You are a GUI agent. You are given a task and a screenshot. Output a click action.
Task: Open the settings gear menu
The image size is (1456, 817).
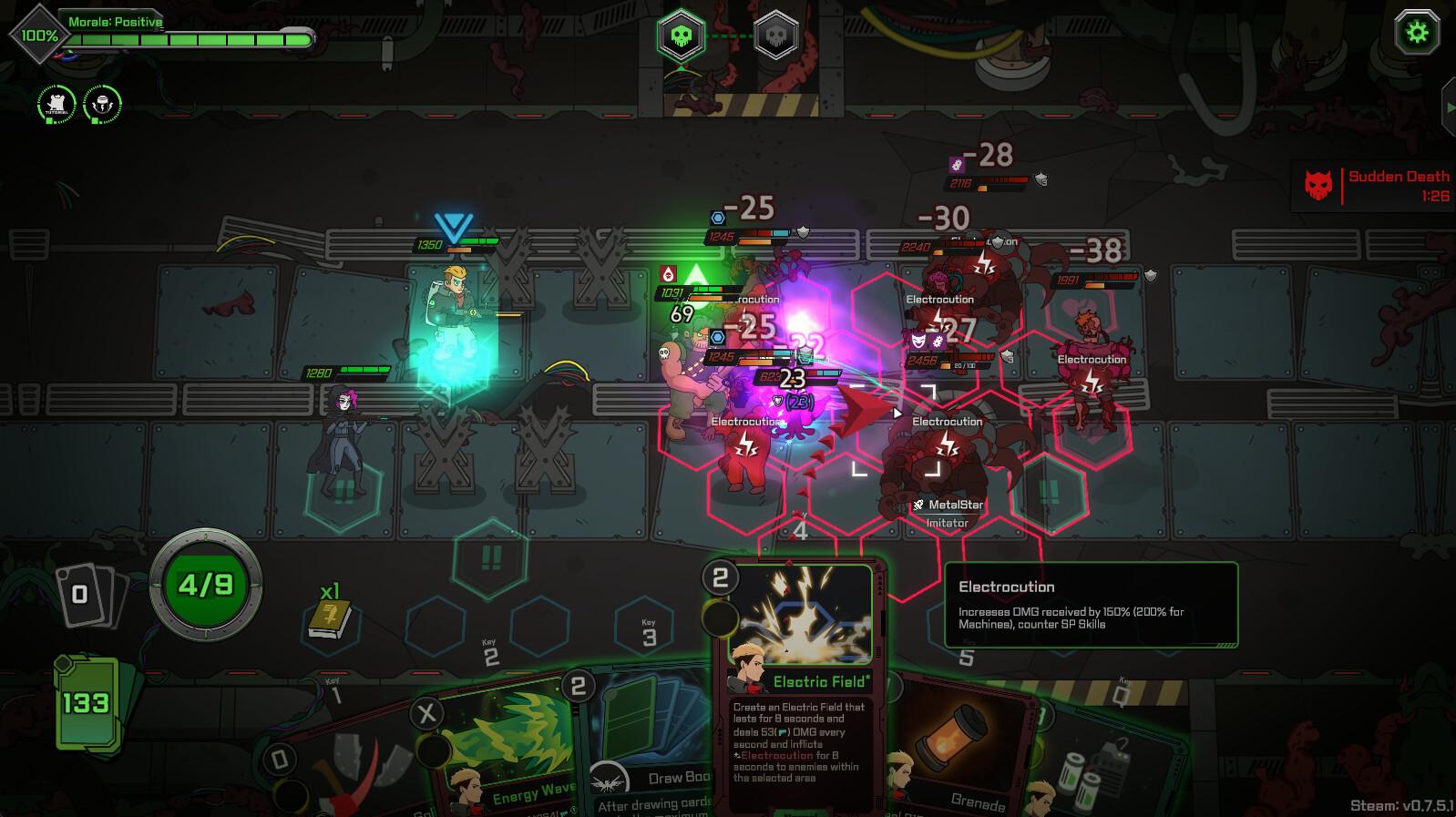click(1415, 31)
